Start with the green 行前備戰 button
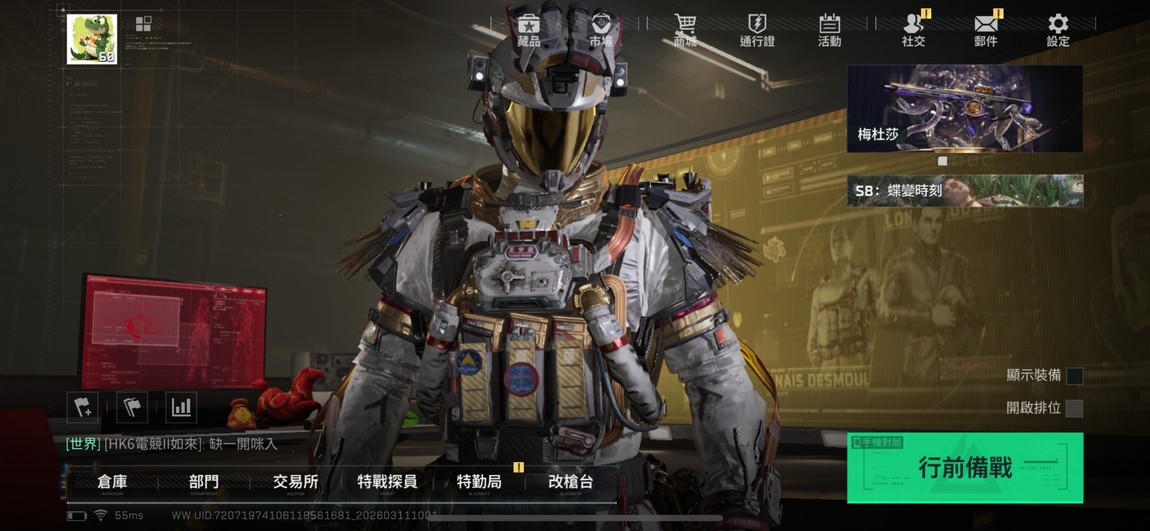 [x=964, y=468]
